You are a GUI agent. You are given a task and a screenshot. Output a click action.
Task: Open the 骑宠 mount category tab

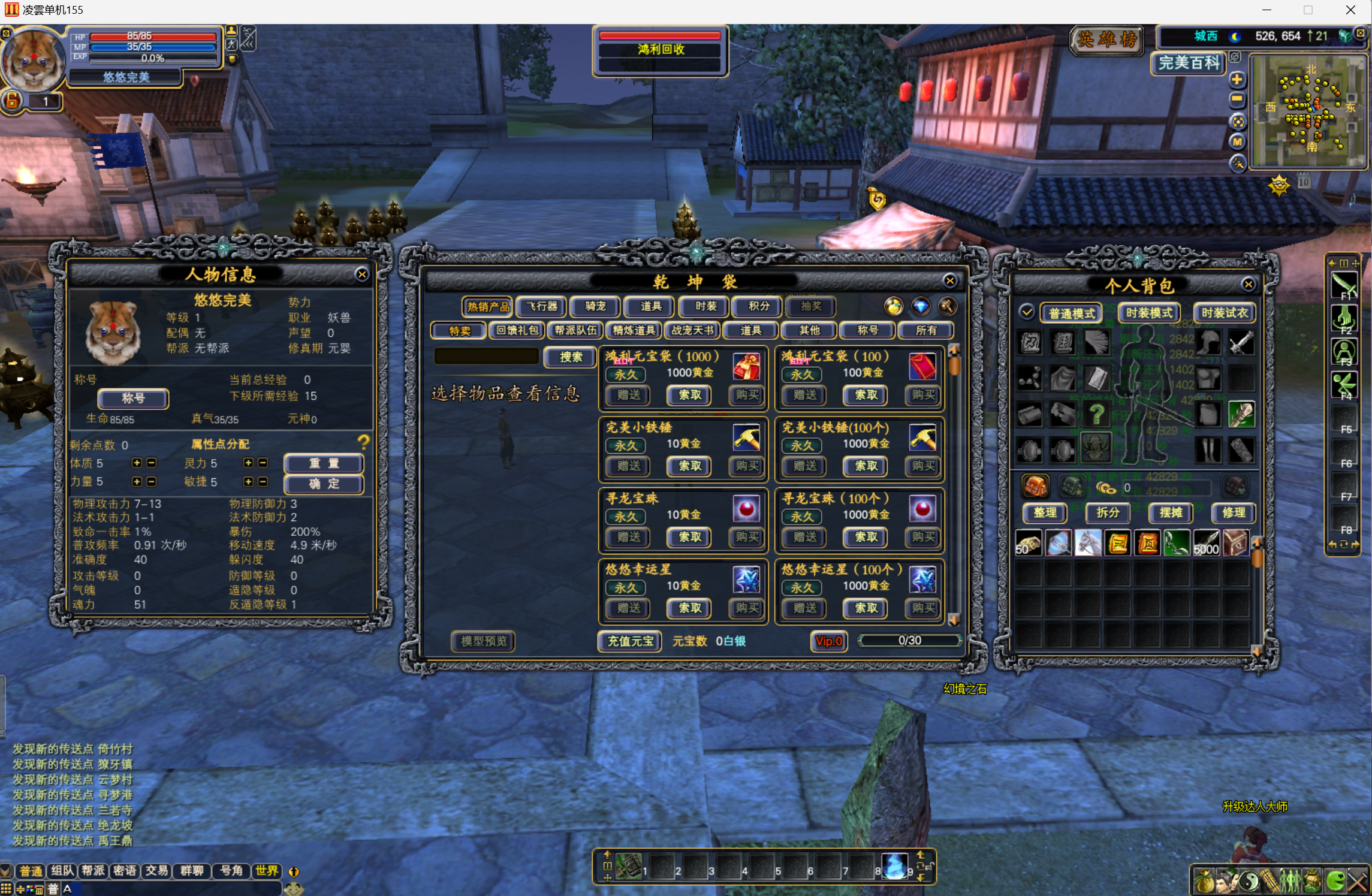595,307
